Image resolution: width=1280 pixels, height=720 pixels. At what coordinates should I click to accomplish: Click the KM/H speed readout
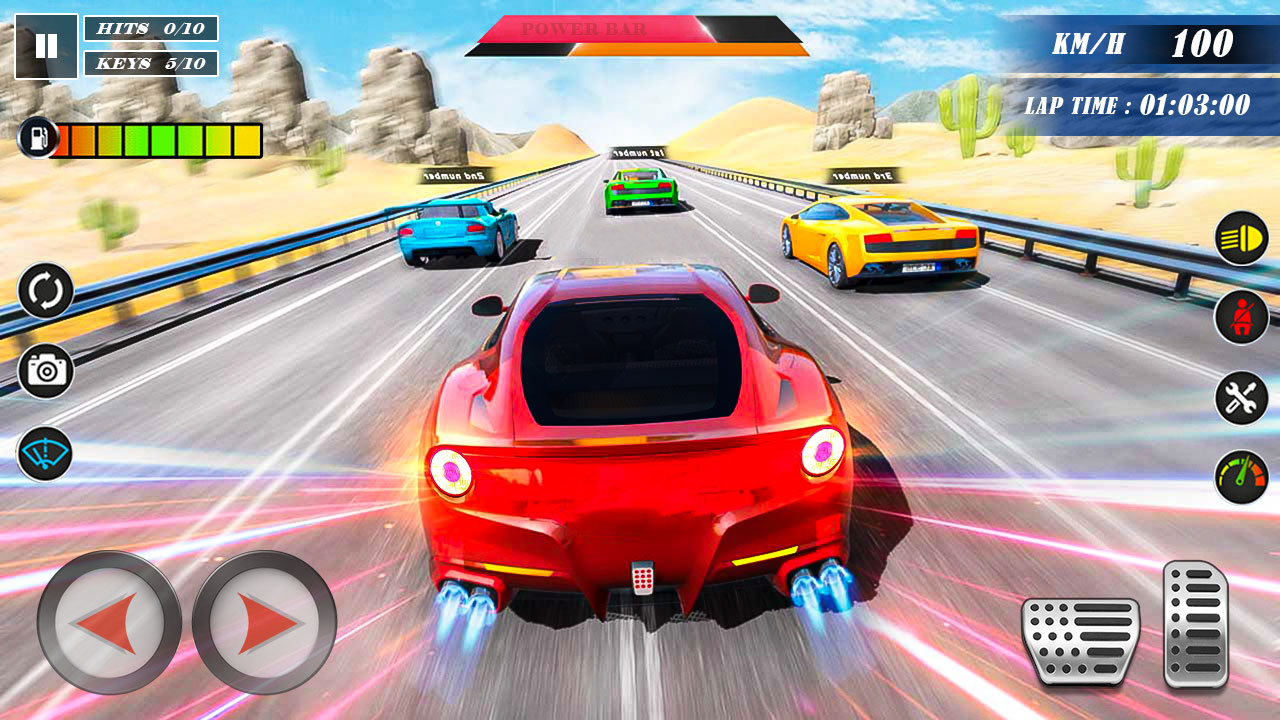[1140, 44]
